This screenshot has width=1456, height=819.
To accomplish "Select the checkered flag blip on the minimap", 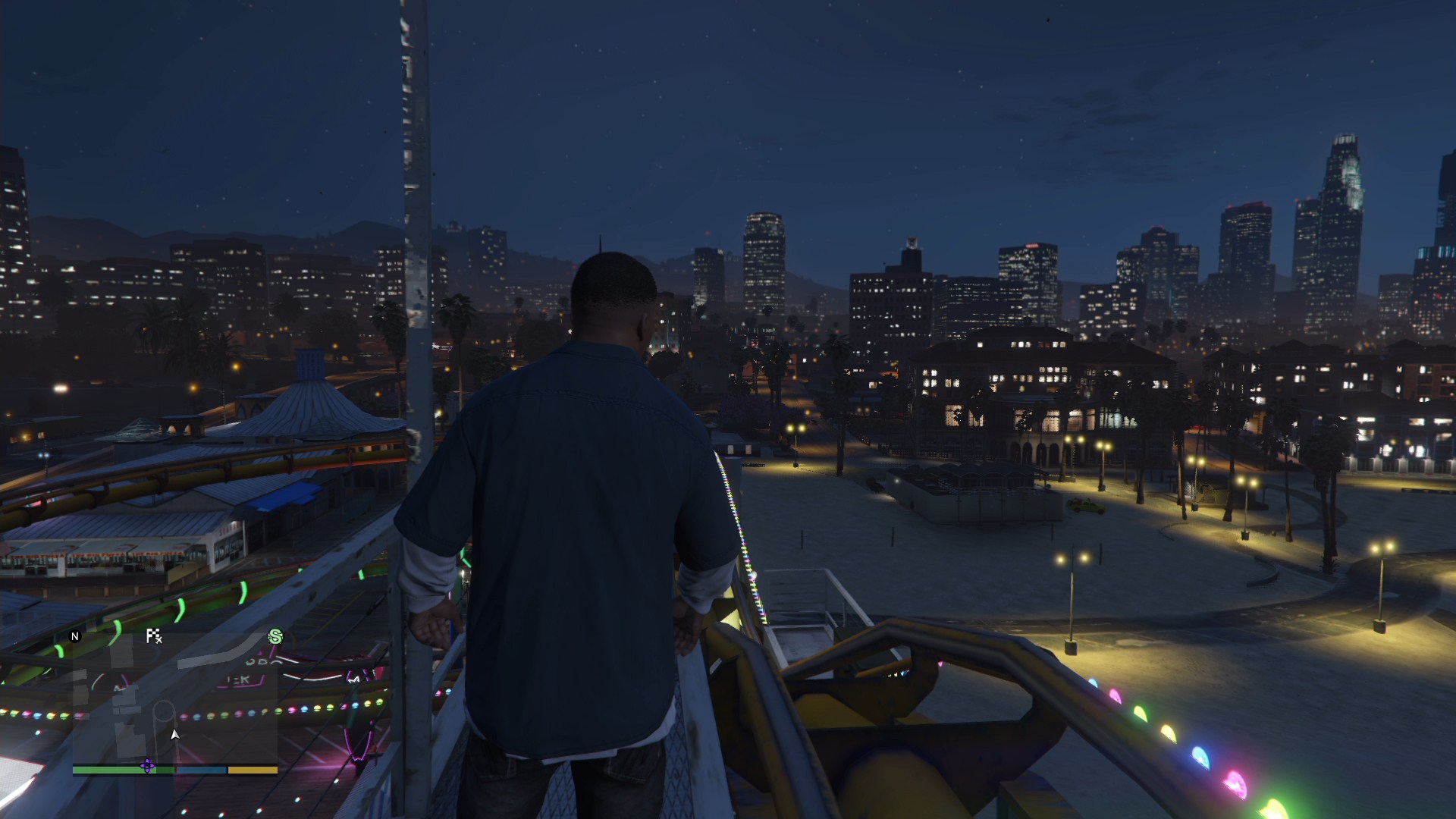I will (154, 636).
